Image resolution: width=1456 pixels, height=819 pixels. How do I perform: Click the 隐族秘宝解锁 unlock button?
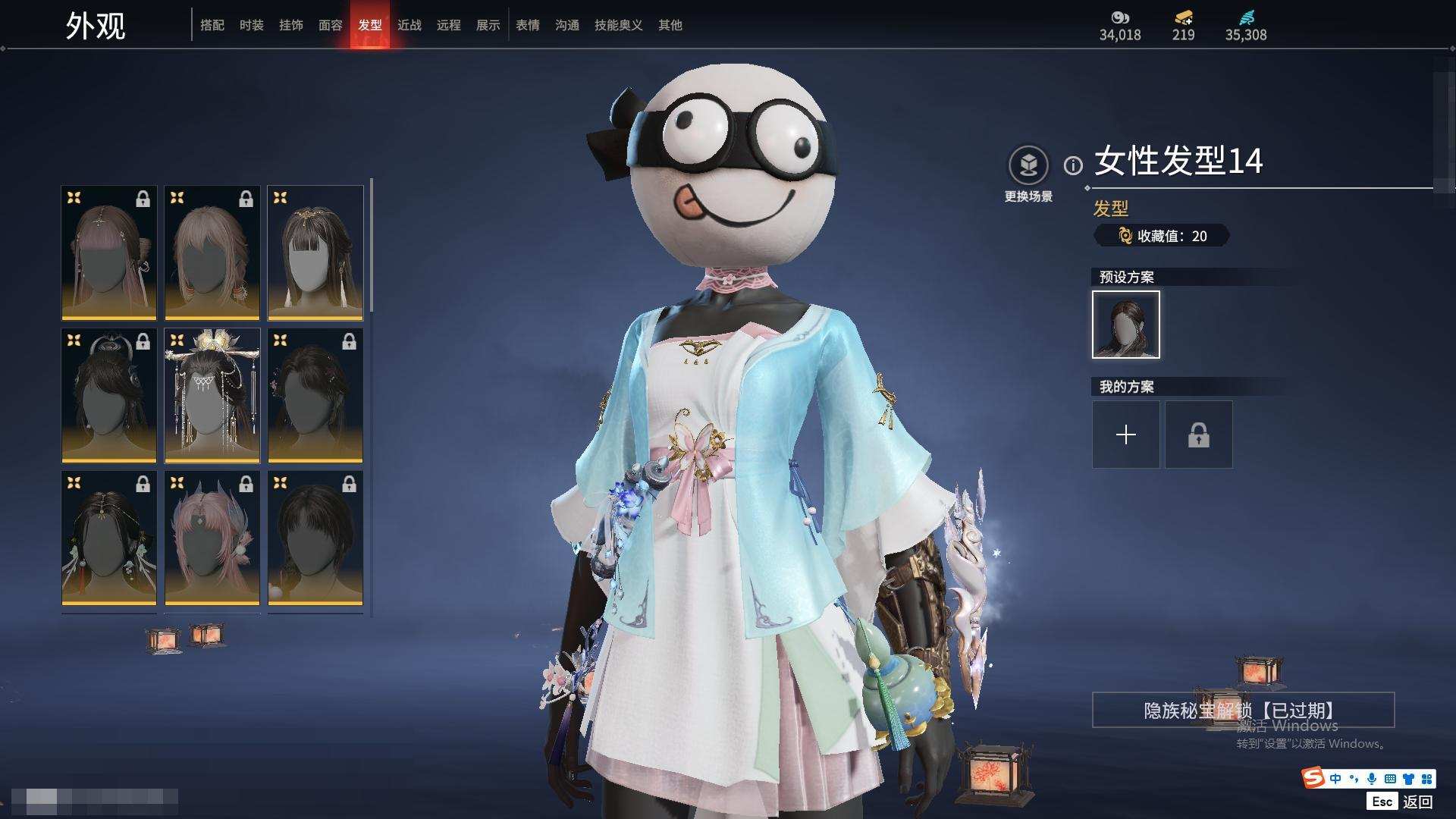point(1243,711)
